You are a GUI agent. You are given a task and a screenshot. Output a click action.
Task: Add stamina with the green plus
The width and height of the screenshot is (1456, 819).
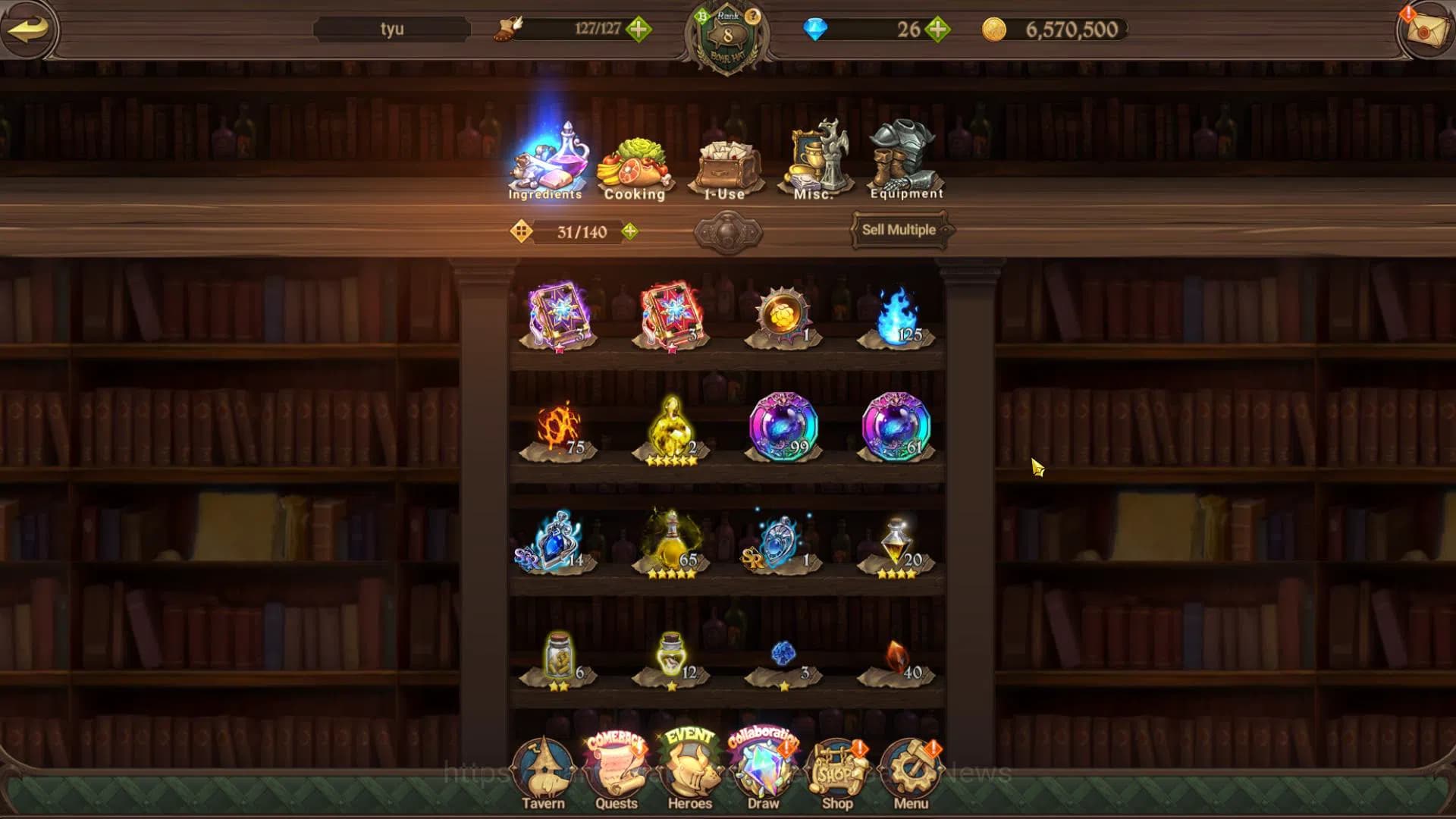click(639, 30)
